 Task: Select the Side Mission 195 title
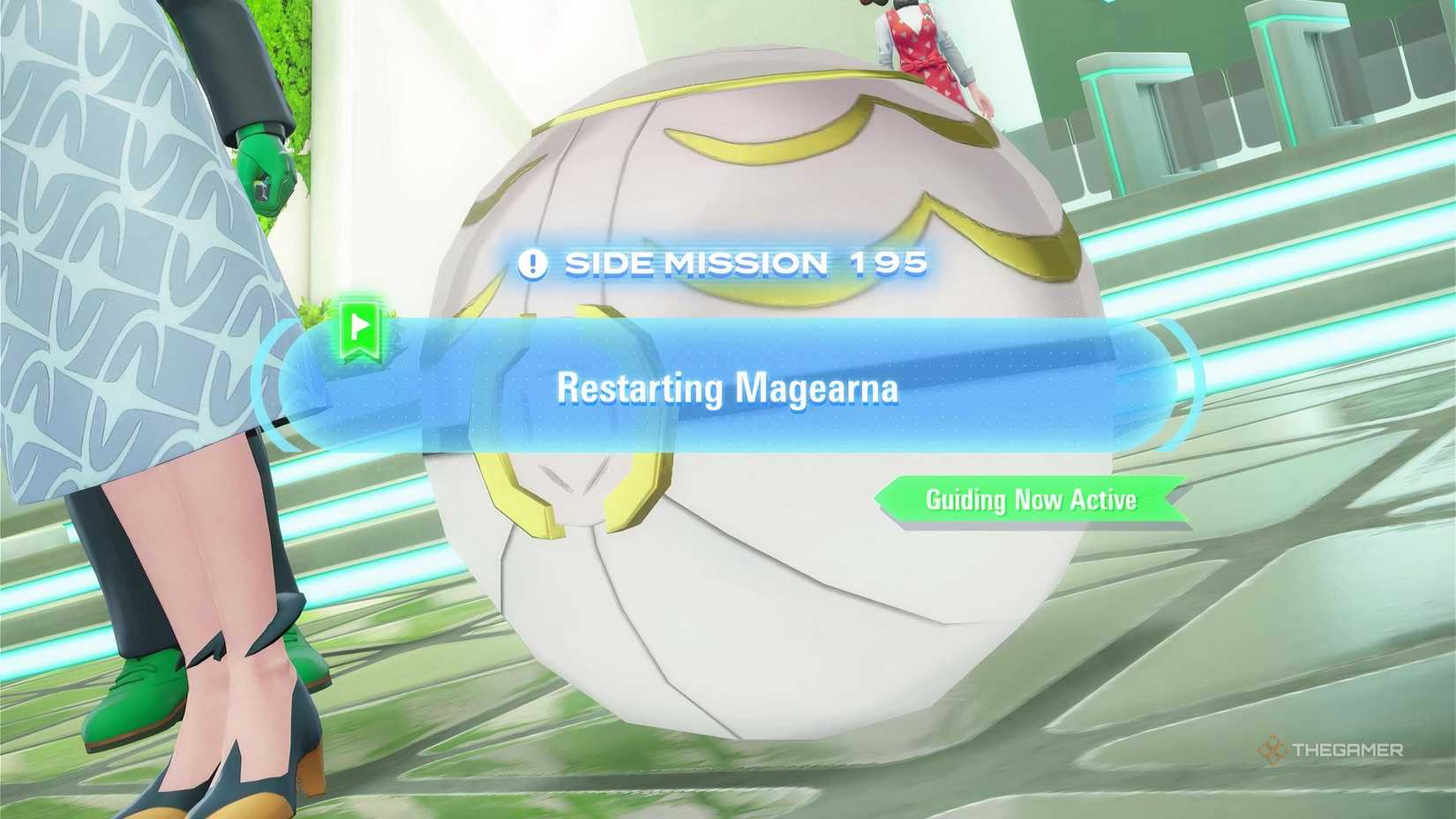(750, 261)
